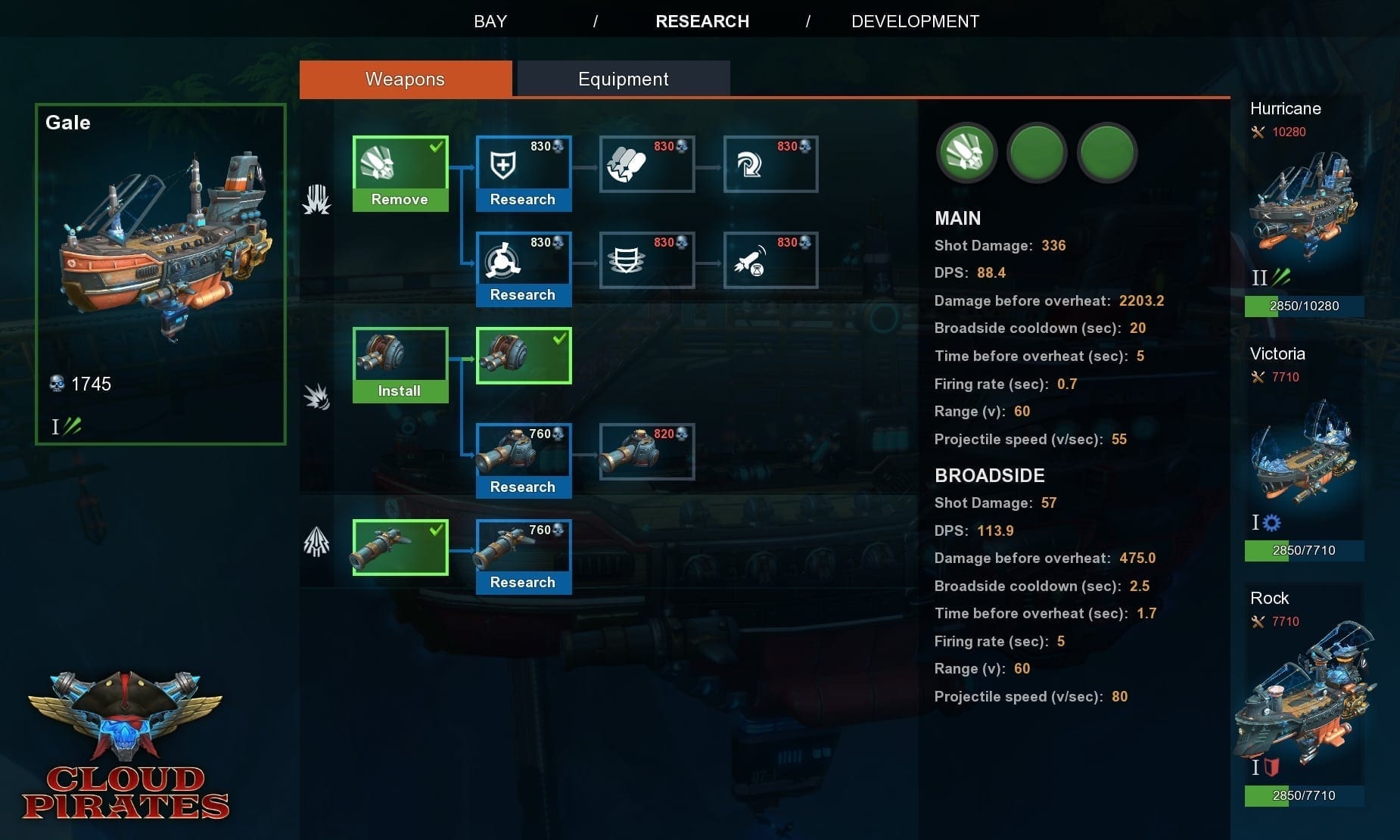This screenshot has width=1400, height=840.
Task: Select the installed torpedo launcher node
Action: tap(400, 547)
